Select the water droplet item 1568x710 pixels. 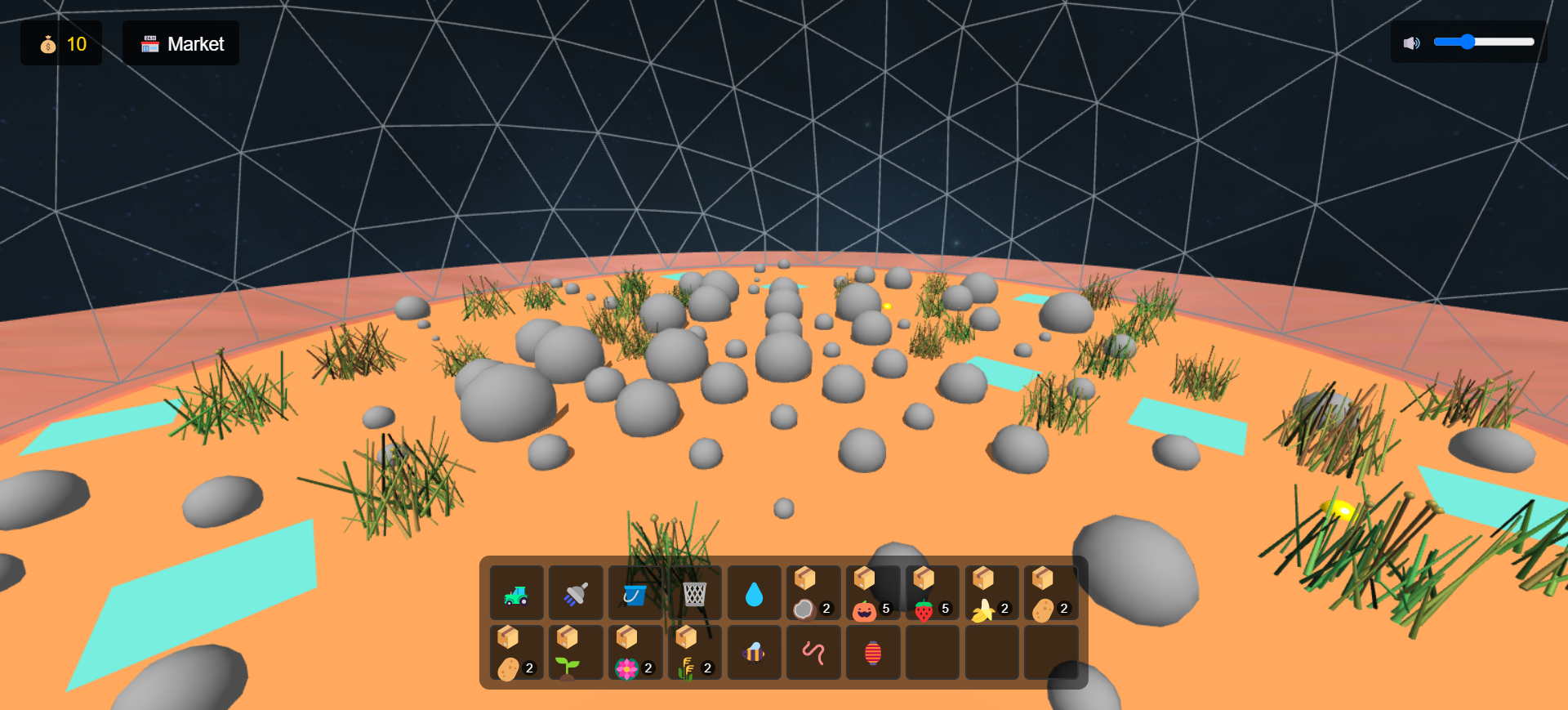click(x=754, y=593)
